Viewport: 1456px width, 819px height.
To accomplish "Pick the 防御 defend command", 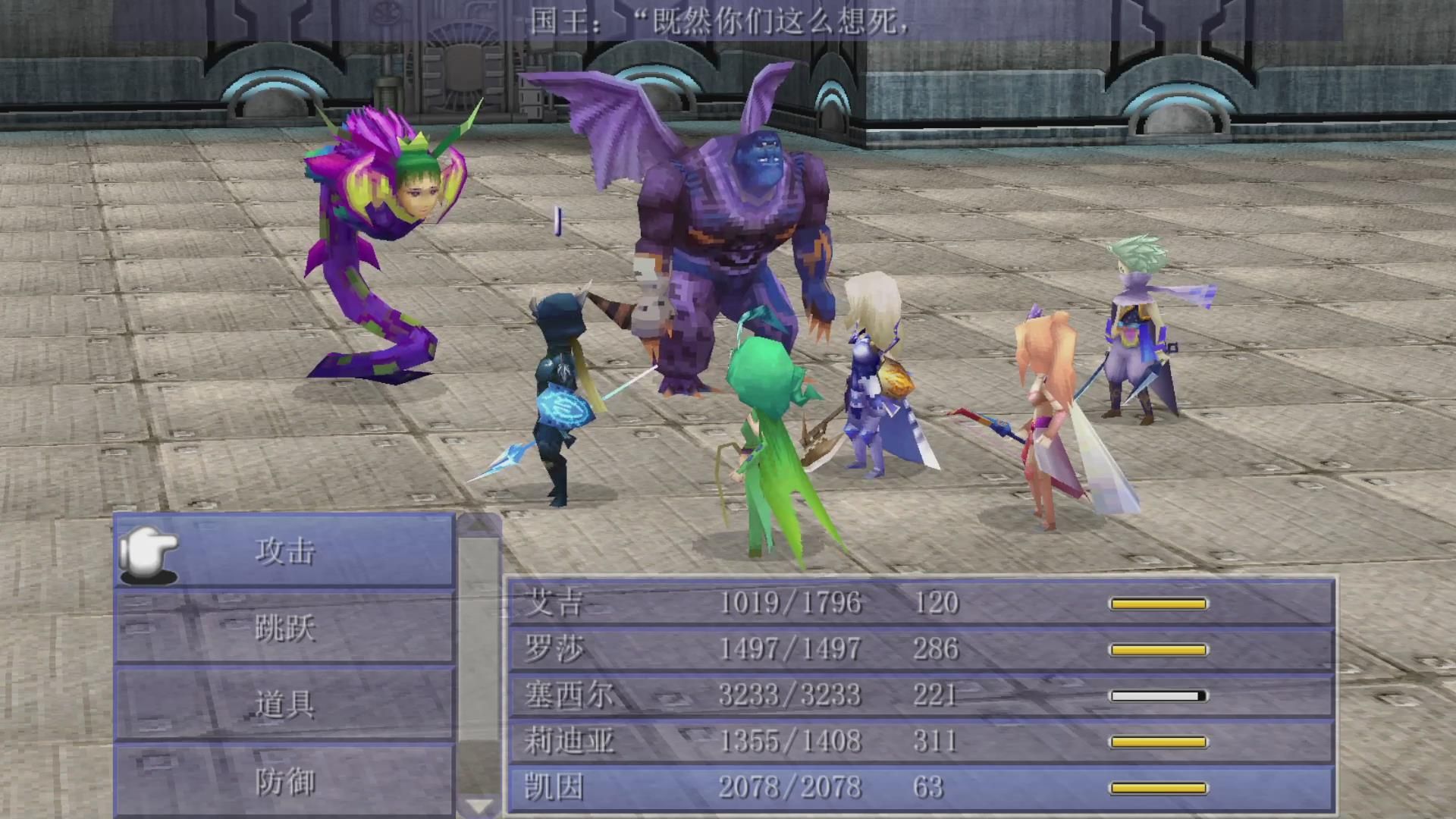I will pos(285,781).
